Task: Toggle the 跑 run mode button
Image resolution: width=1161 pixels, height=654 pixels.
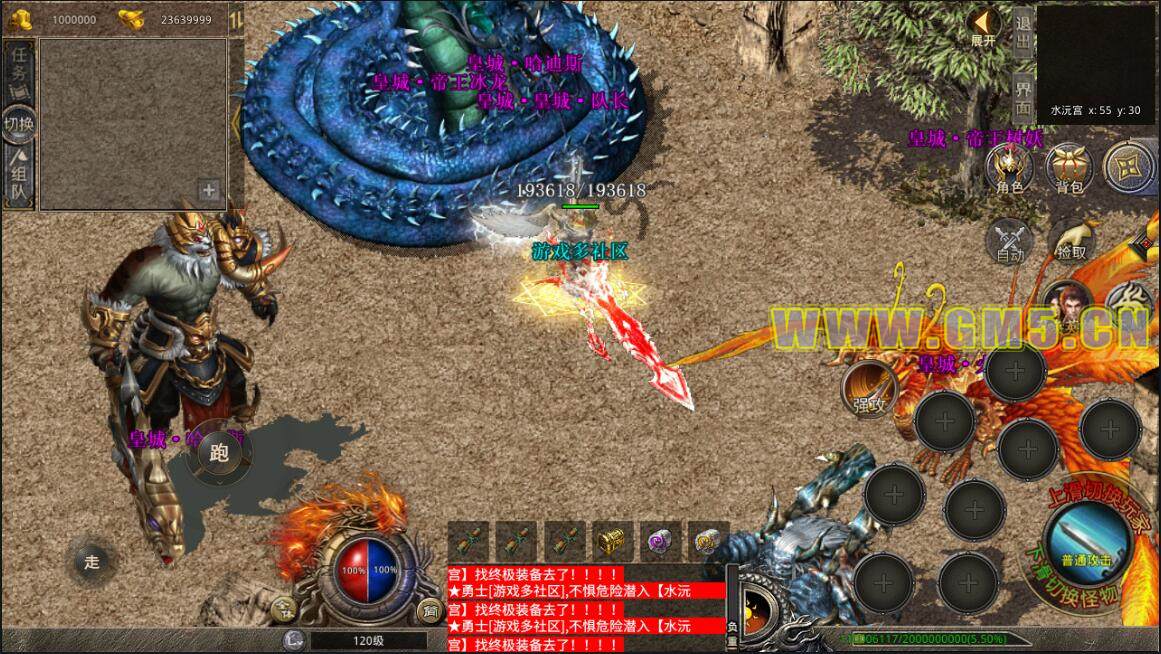Action: [x=219, y=452]
